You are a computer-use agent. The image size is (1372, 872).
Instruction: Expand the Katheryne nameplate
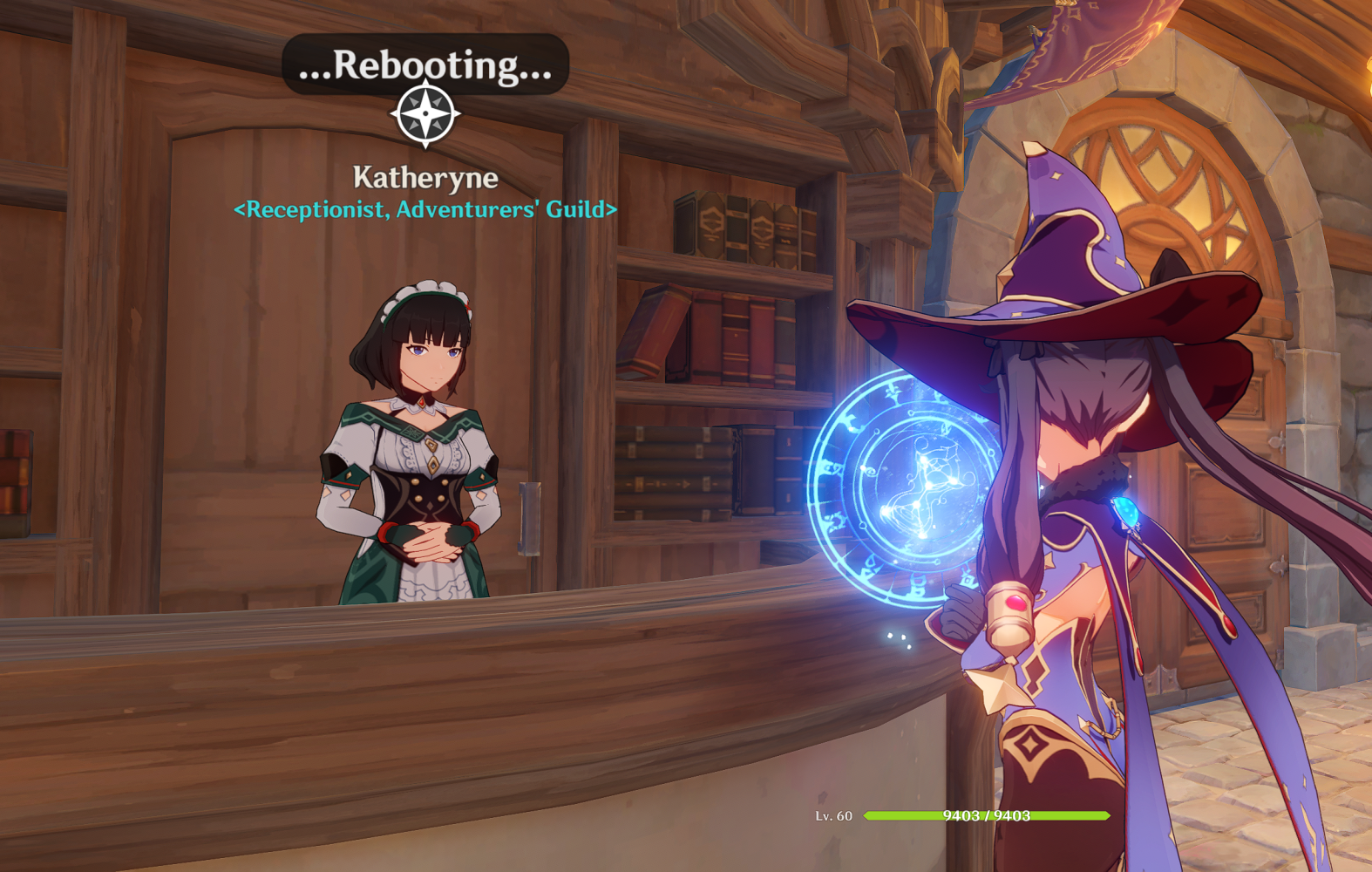(424, 178)
